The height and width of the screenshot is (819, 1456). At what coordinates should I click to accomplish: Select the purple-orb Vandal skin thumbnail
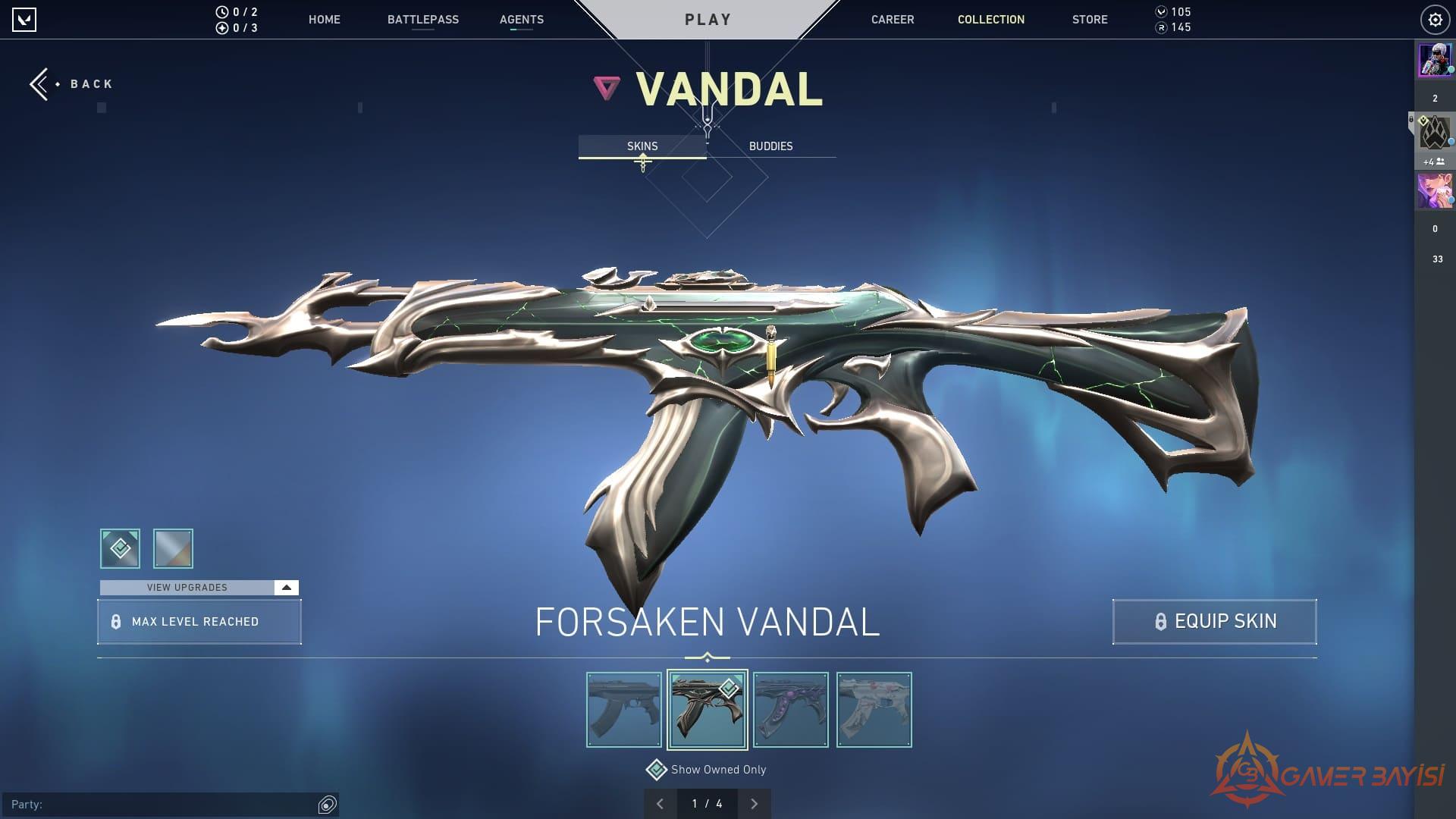coord(791,710)
